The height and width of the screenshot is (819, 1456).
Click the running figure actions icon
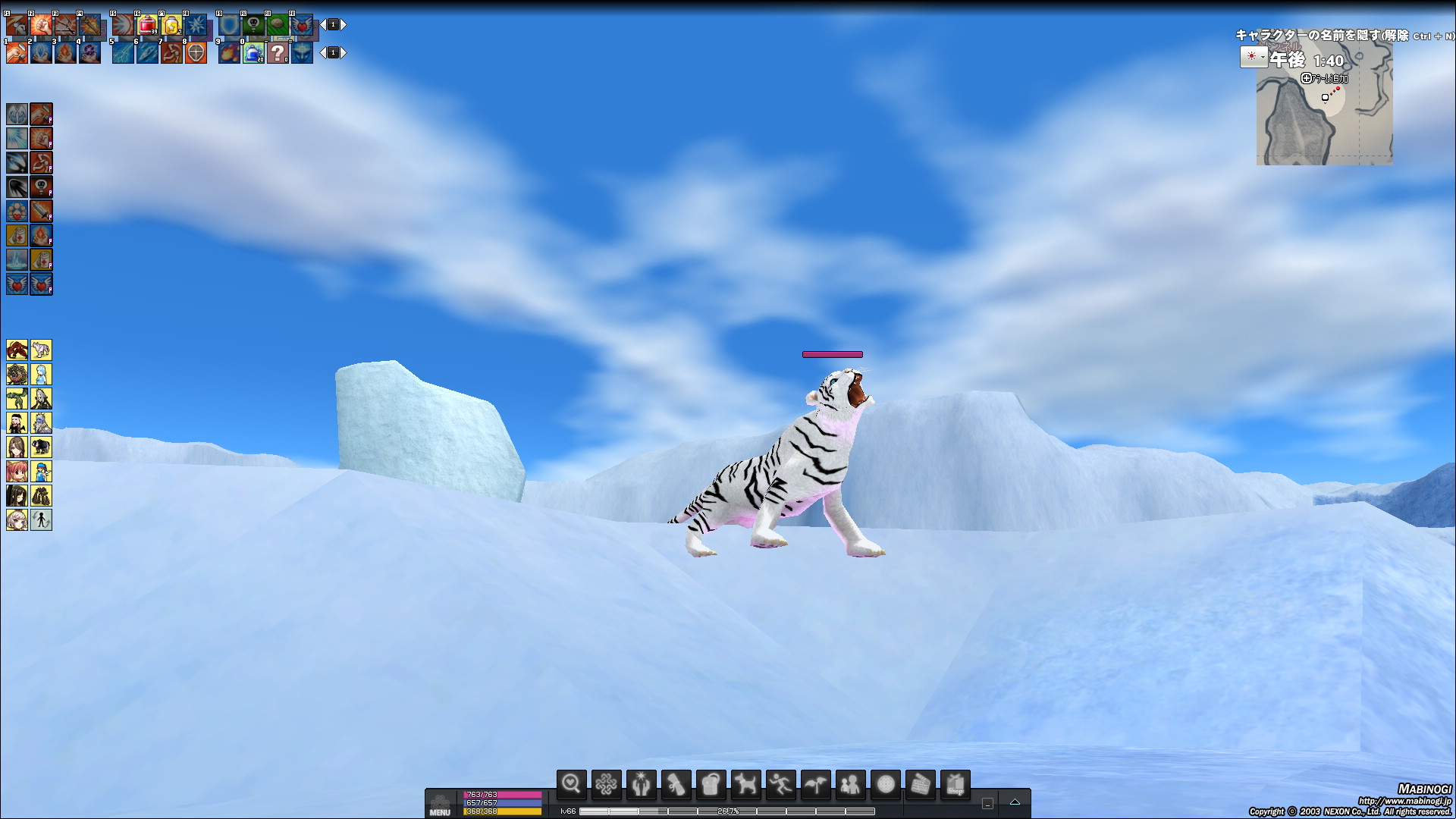780,784
